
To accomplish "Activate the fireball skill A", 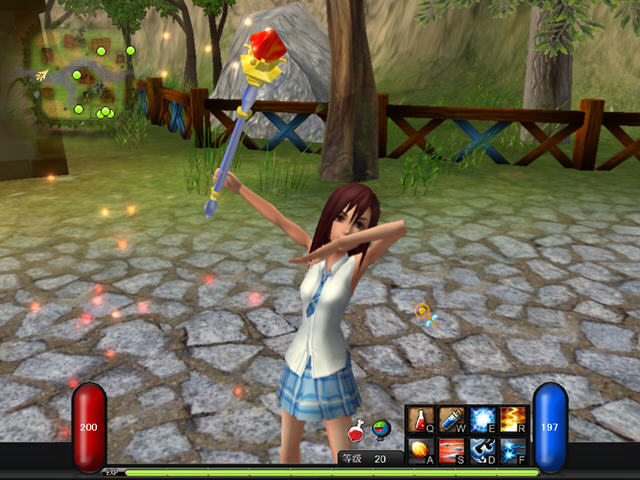I will coord(420,450).
